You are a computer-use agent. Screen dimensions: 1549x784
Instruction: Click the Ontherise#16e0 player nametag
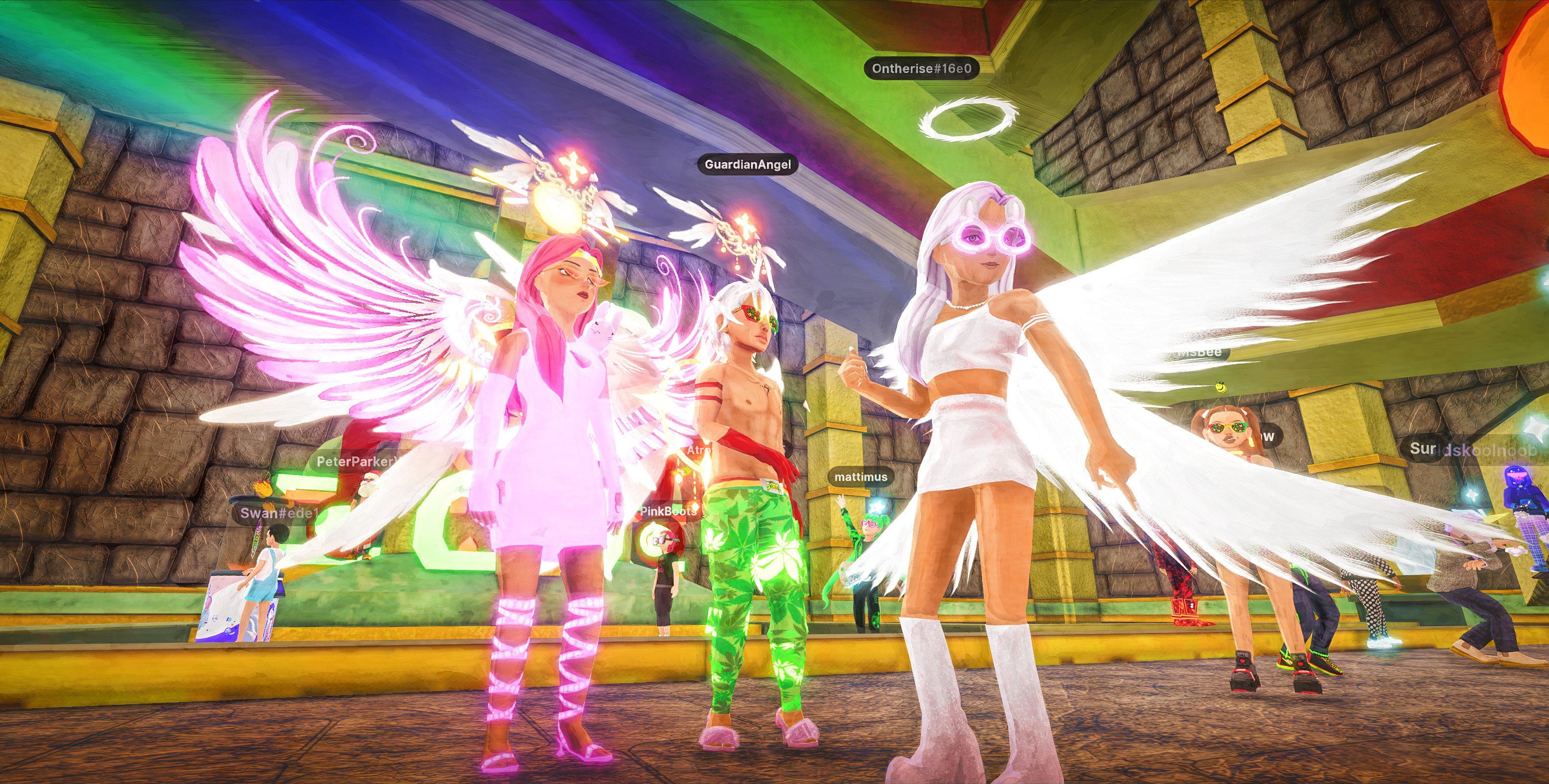(921, 69)
